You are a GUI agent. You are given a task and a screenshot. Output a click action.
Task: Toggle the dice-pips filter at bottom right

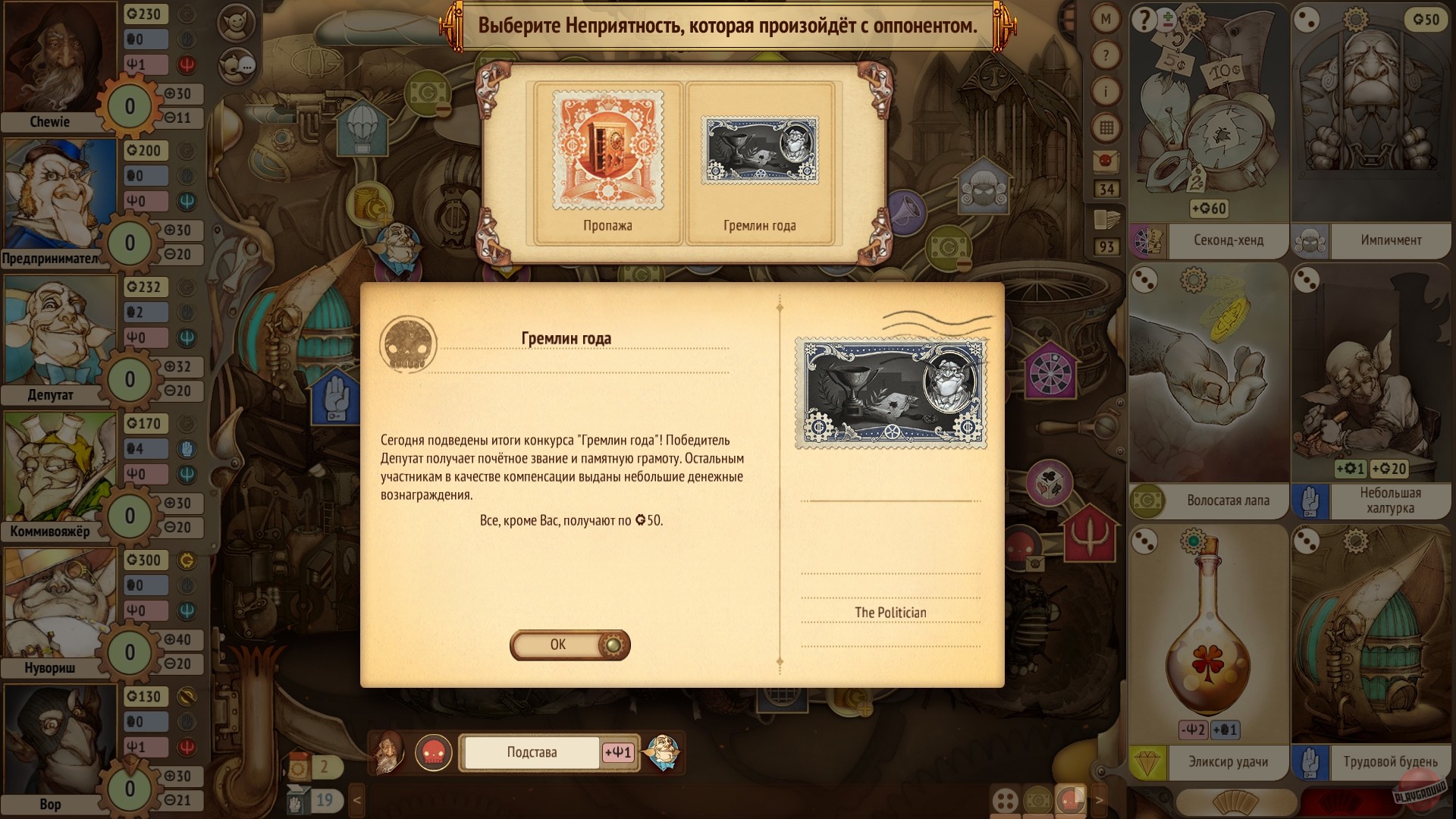[x=1004, y=799]
